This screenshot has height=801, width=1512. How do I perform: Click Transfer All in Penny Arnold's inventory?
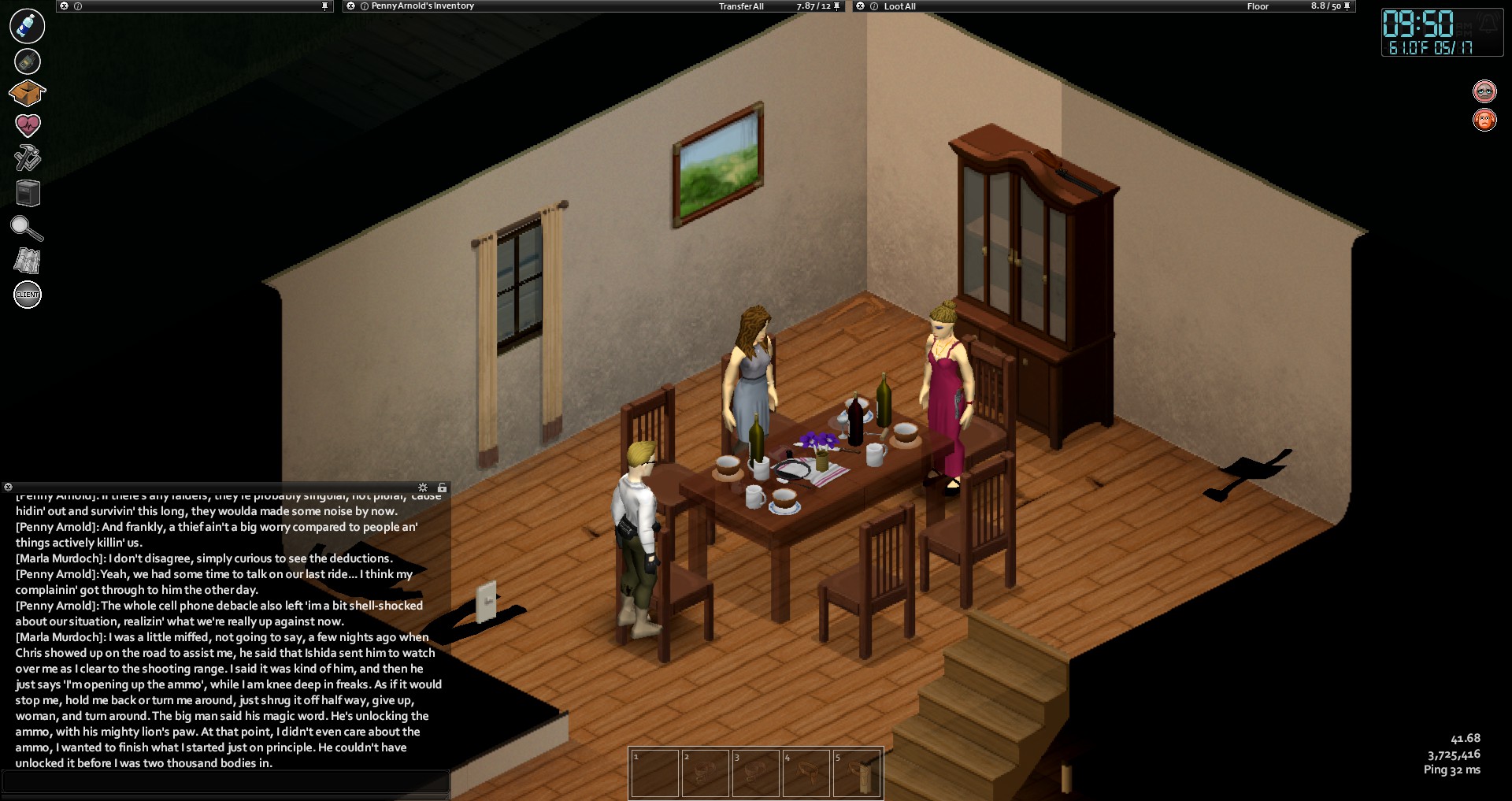[740, 6]
